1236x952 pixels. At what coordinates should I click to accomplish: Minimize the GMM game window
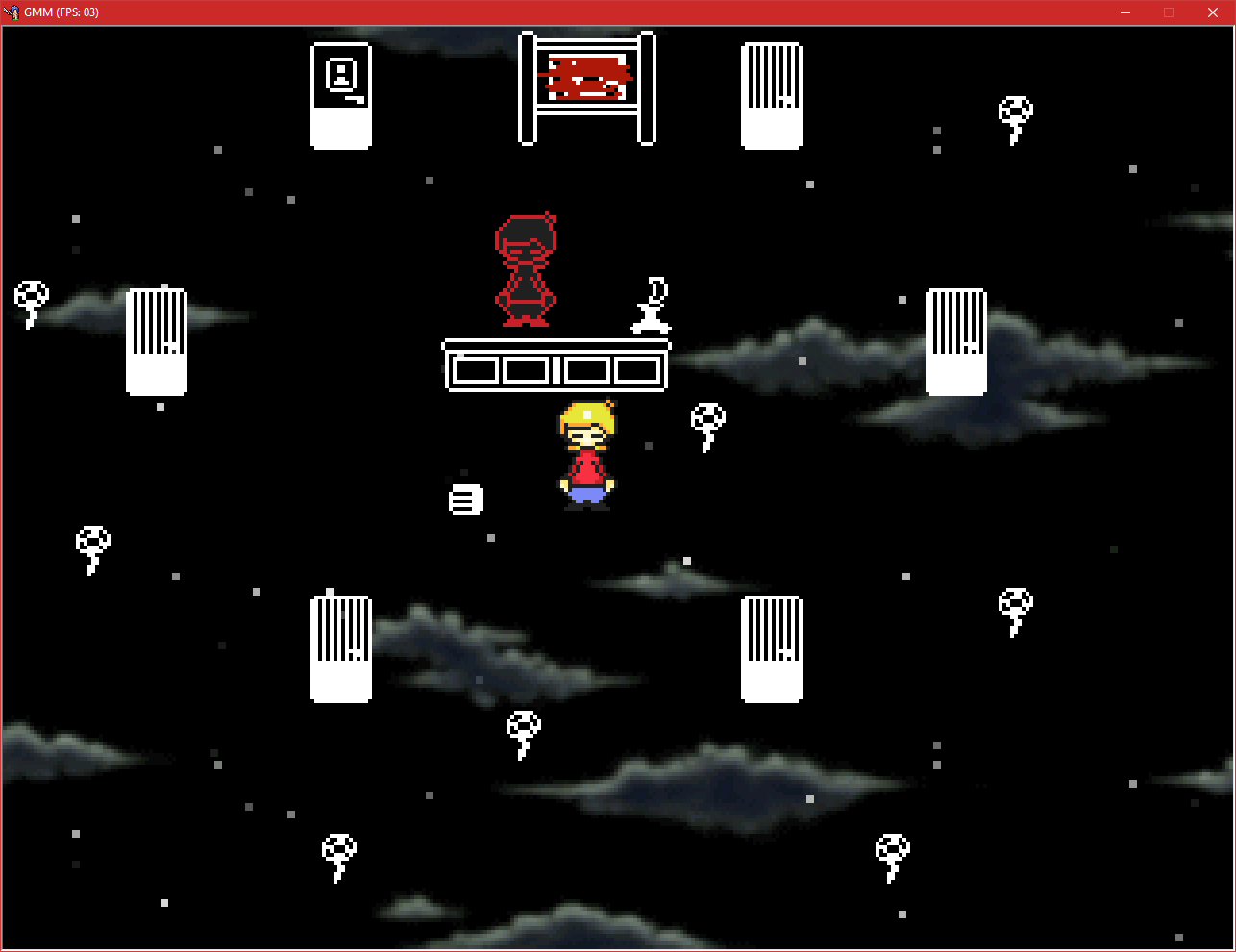click(x=1125, y=12)
